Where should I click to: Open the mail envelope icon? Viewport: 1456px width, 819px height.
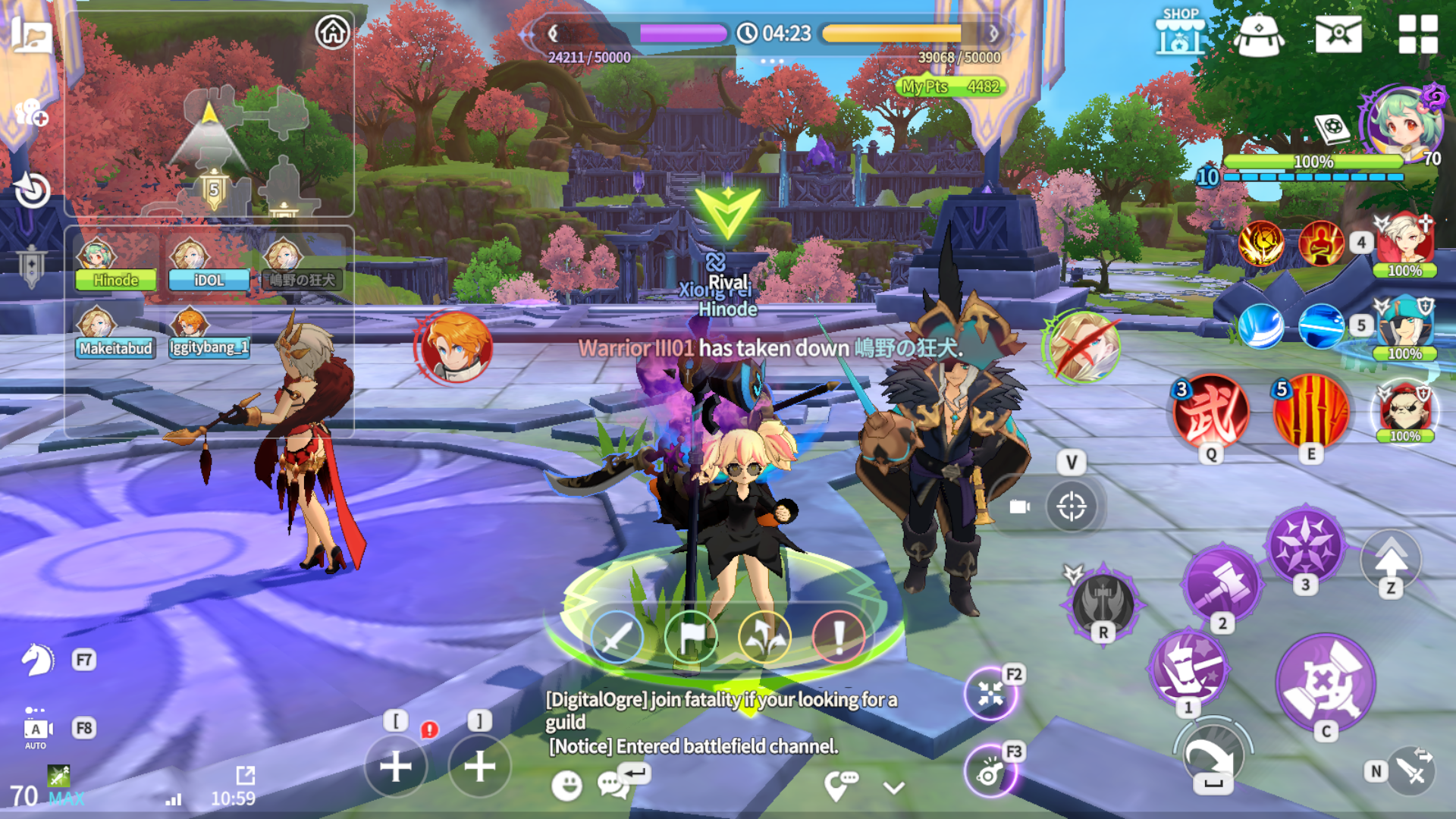(x=1338, y=34)
